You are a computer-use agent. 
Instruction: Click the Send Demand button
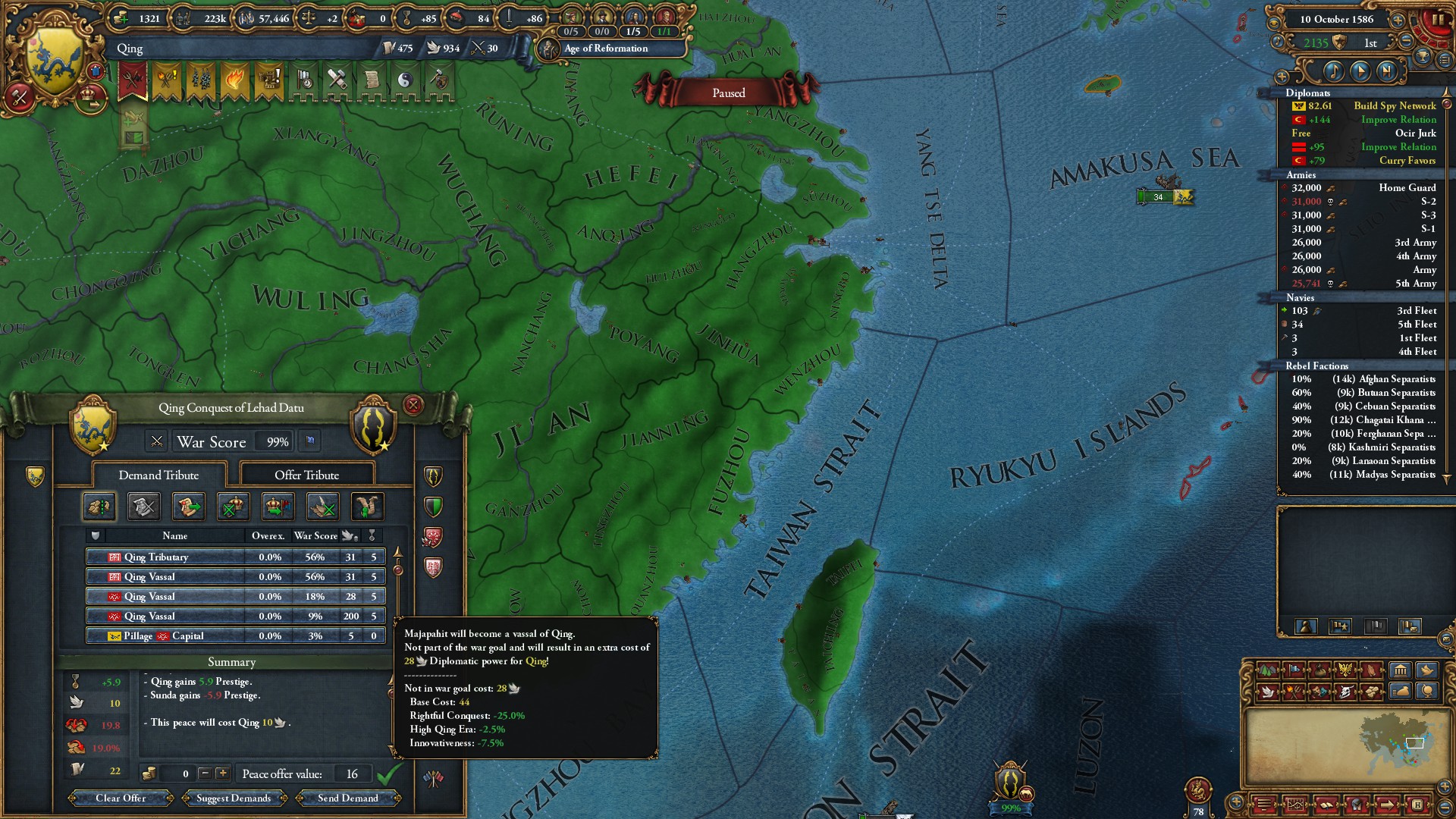pyautogui.click(x=349, y=798)
